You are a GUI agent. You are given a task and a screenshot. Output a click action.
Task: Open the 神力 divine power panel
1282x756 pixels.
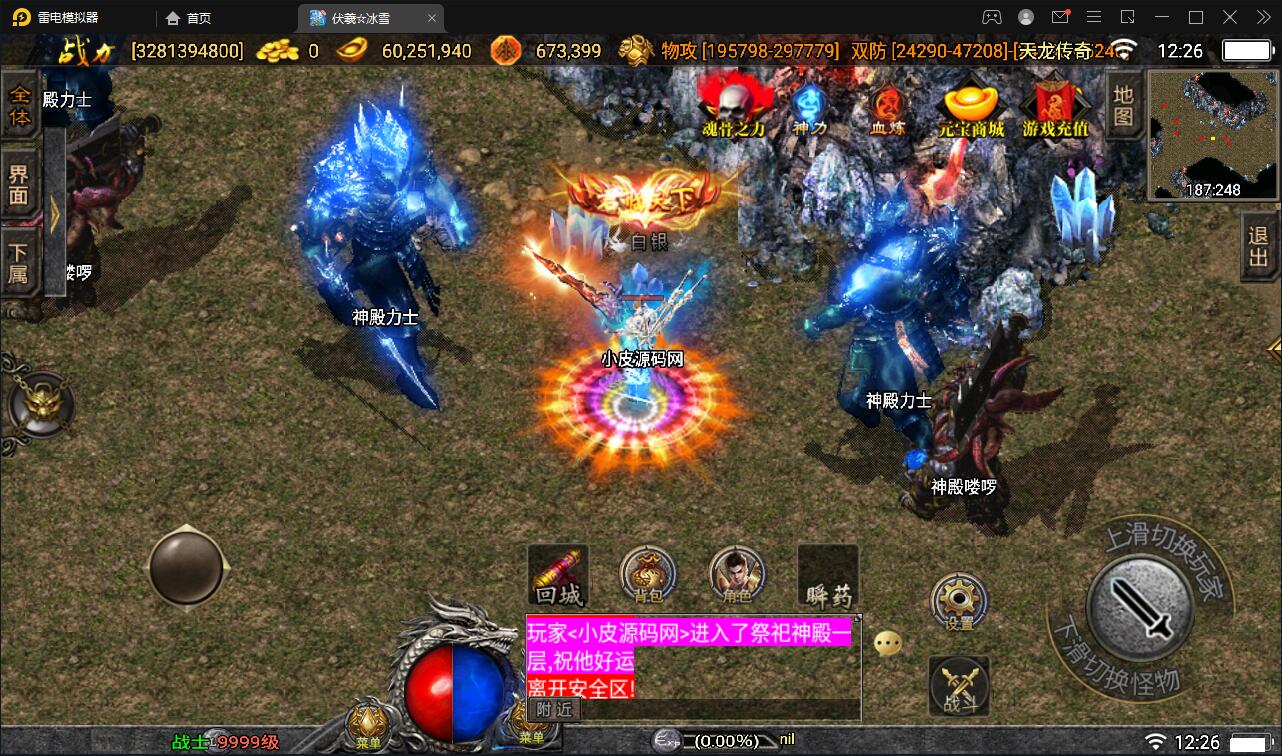(x=810, y=105)
